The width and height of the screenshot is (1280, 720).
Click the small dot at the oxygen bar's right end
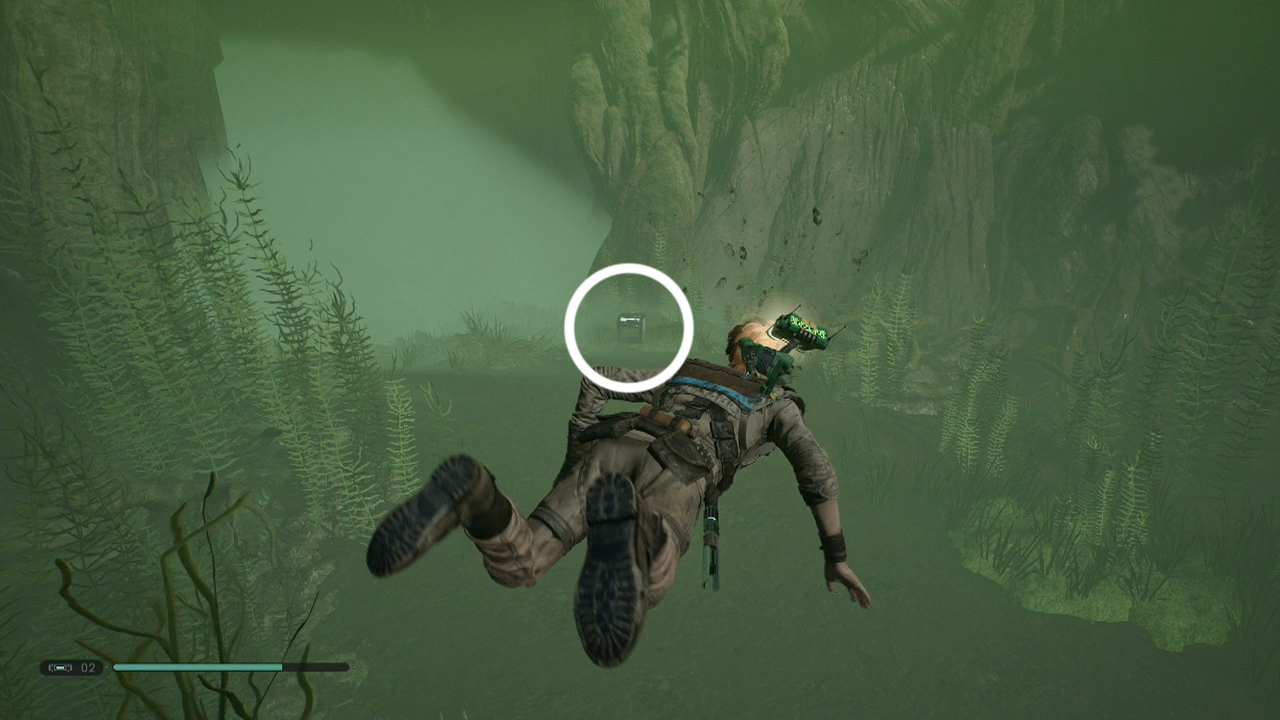pos(353,667)
